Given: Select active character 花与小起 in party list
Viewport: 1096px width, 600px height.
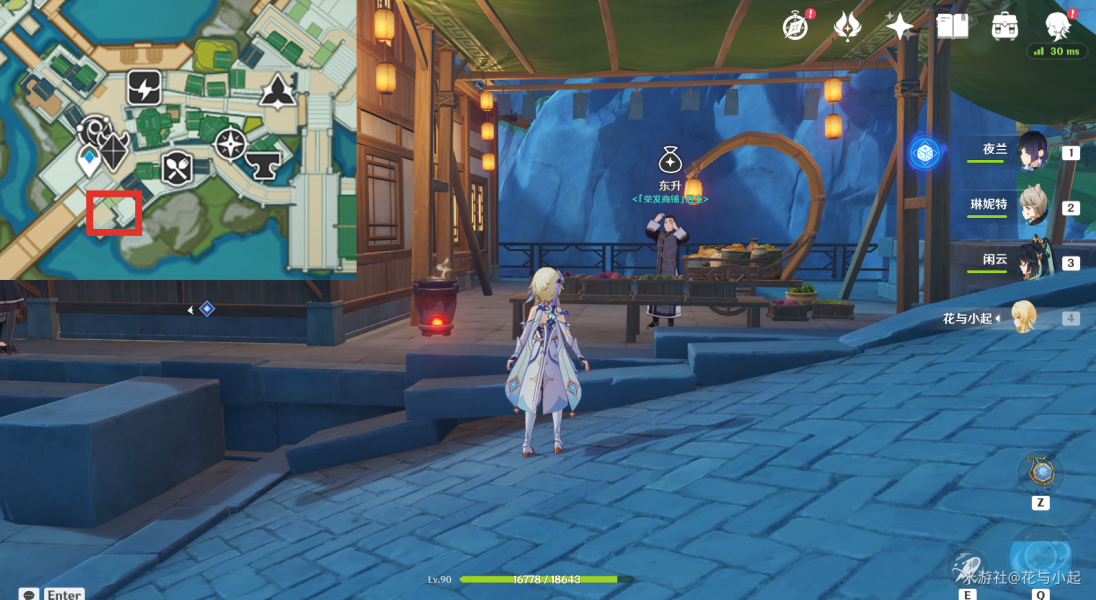Looking at the screenshot, I should click(1022, 318).
